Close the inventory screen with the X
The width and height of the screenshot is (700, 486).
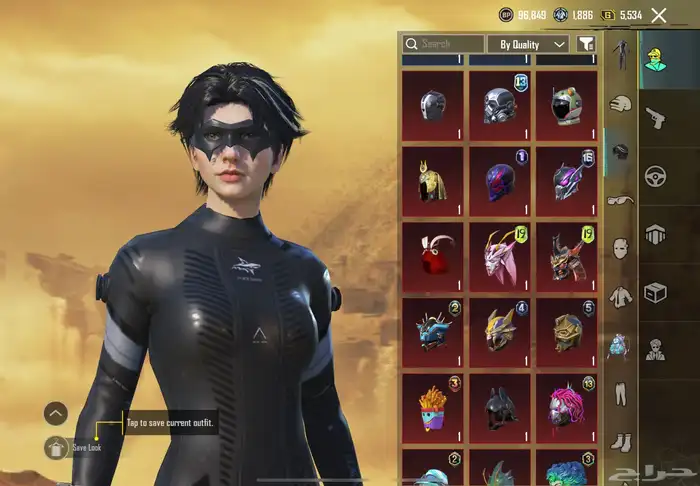658,15
